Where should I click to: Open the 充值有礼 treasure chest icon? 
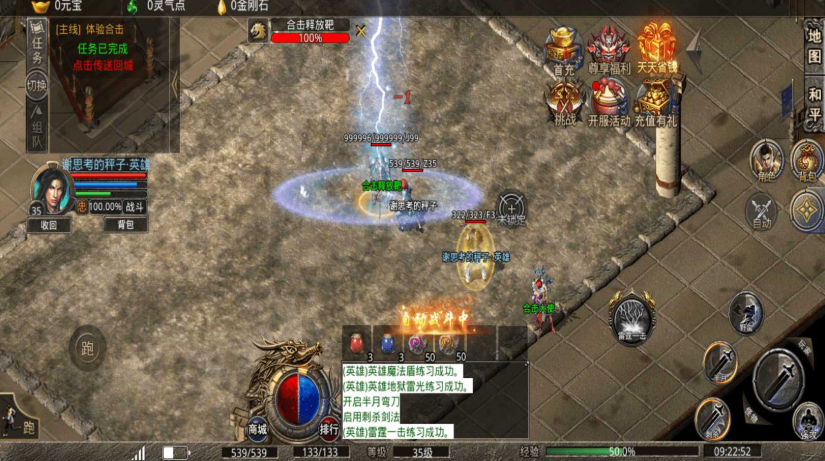(x=657, y=100)
